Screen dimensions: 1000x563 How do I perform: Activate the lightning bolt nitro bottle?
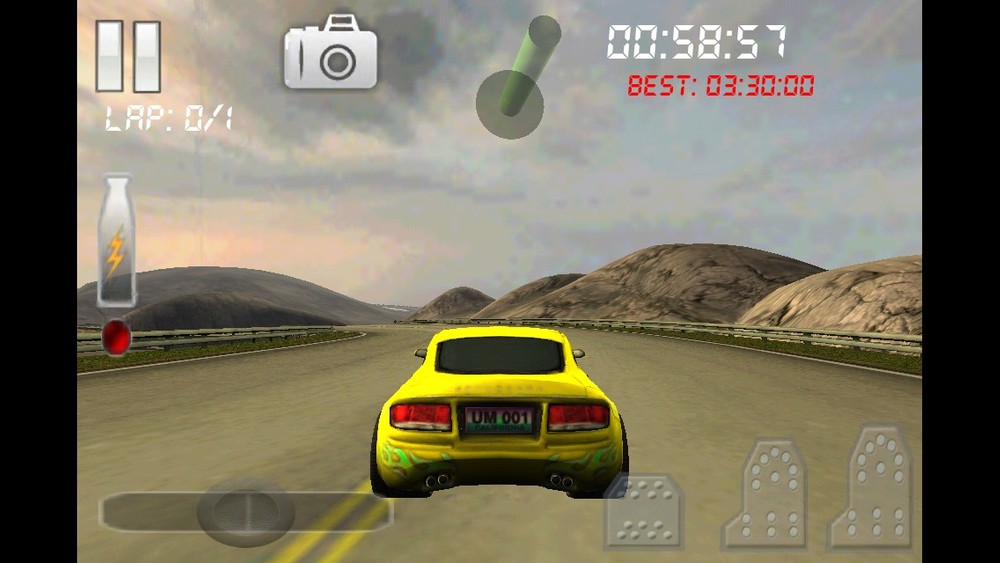click(116, 241)
